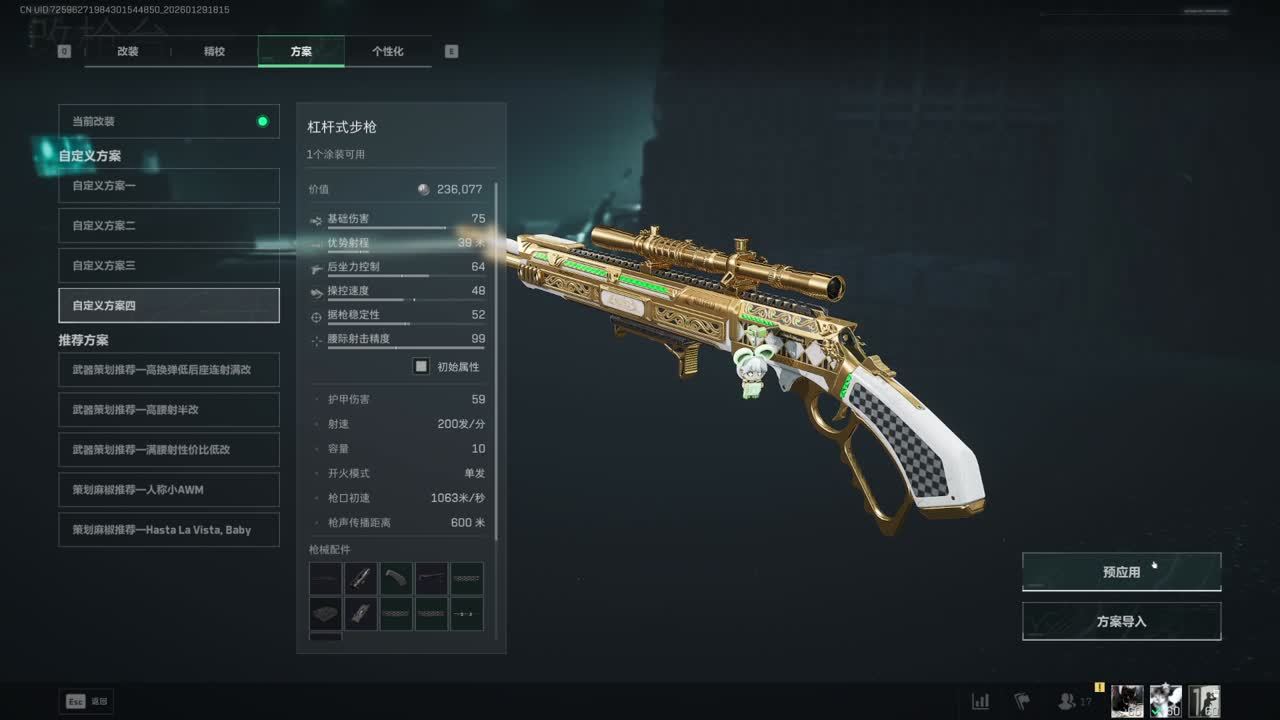Choose the 当前改装 entry
The height and width of the screenshot is (720, 1280).
[168, 121]
